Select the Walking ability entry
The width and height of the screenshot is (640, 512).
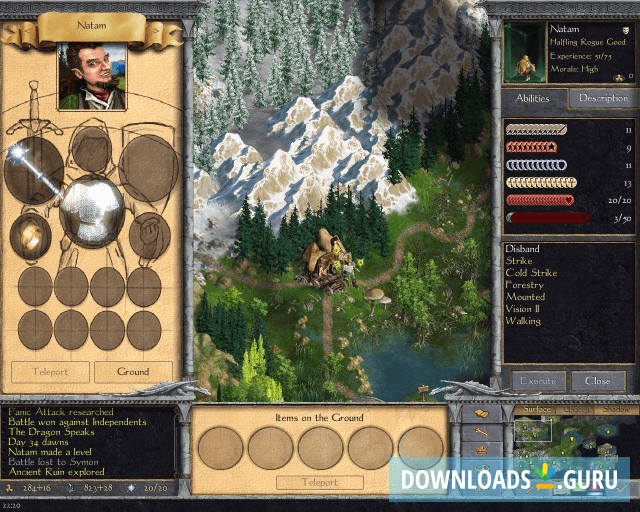point(523,321)
